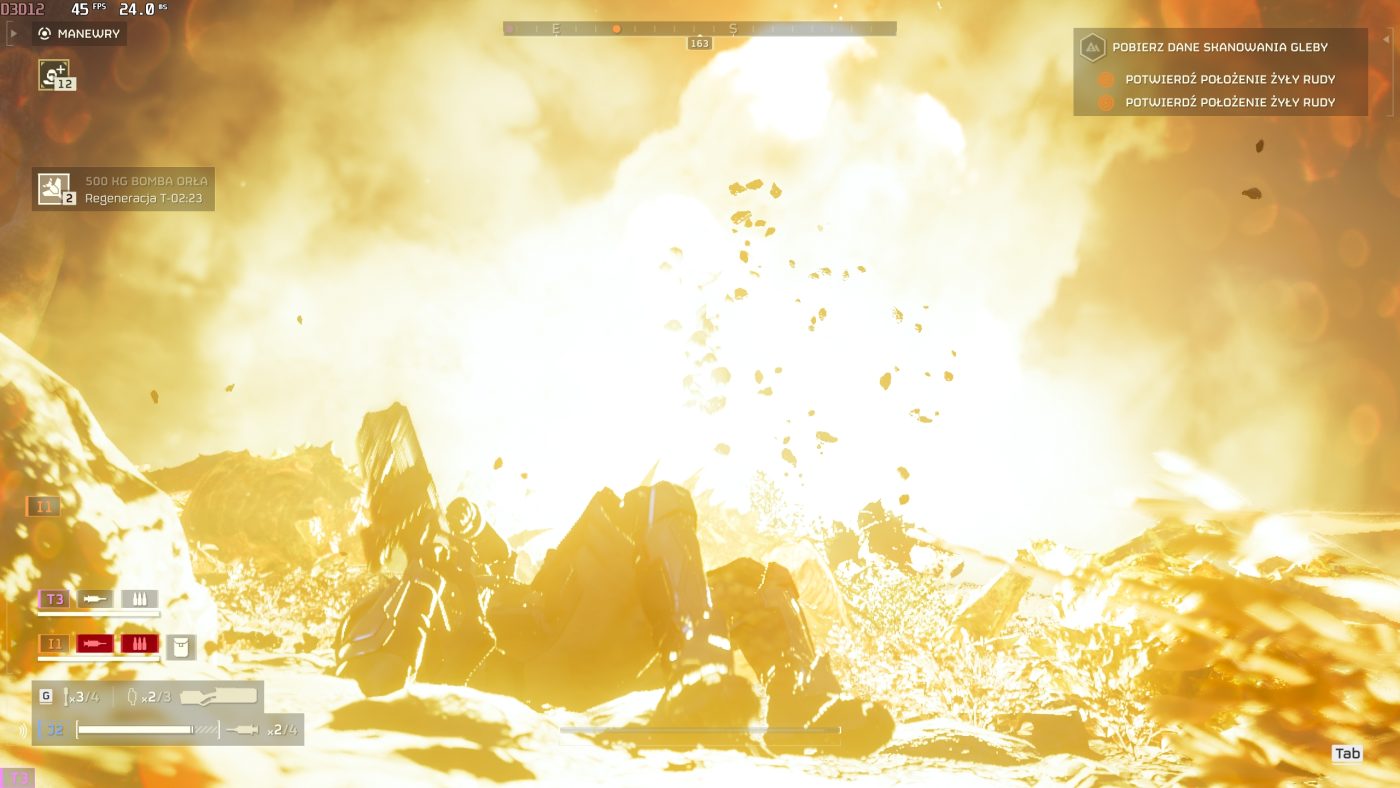Select the backpack icon beside I1

click(181, 646)
